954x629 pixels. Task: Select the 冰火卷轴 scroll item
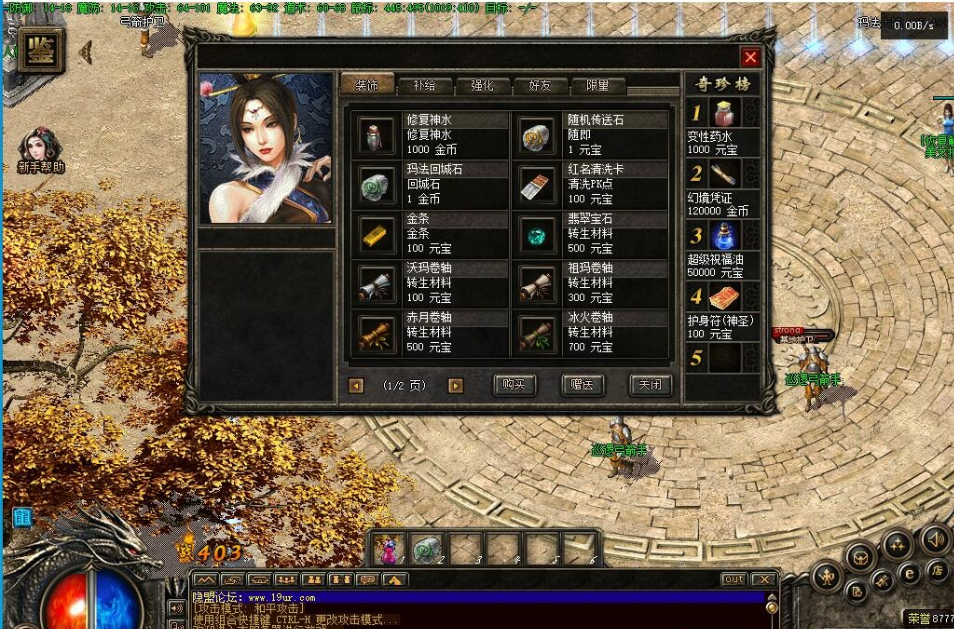click(537, 331)
